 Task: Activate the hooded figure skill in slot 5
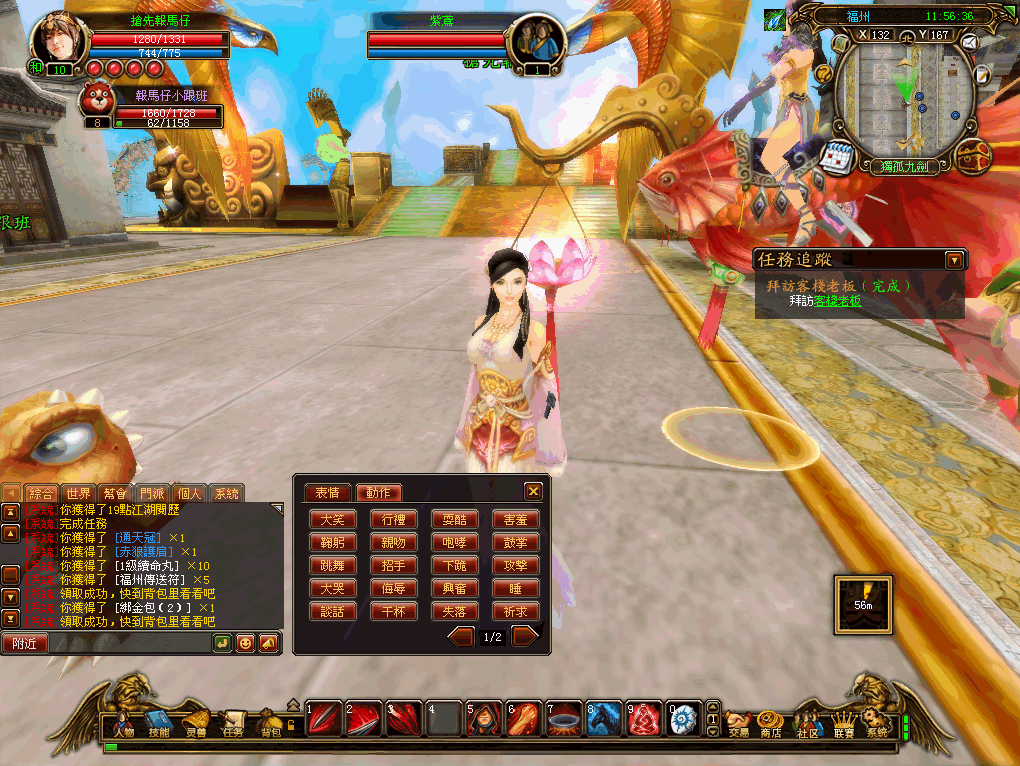pos(484,718)
